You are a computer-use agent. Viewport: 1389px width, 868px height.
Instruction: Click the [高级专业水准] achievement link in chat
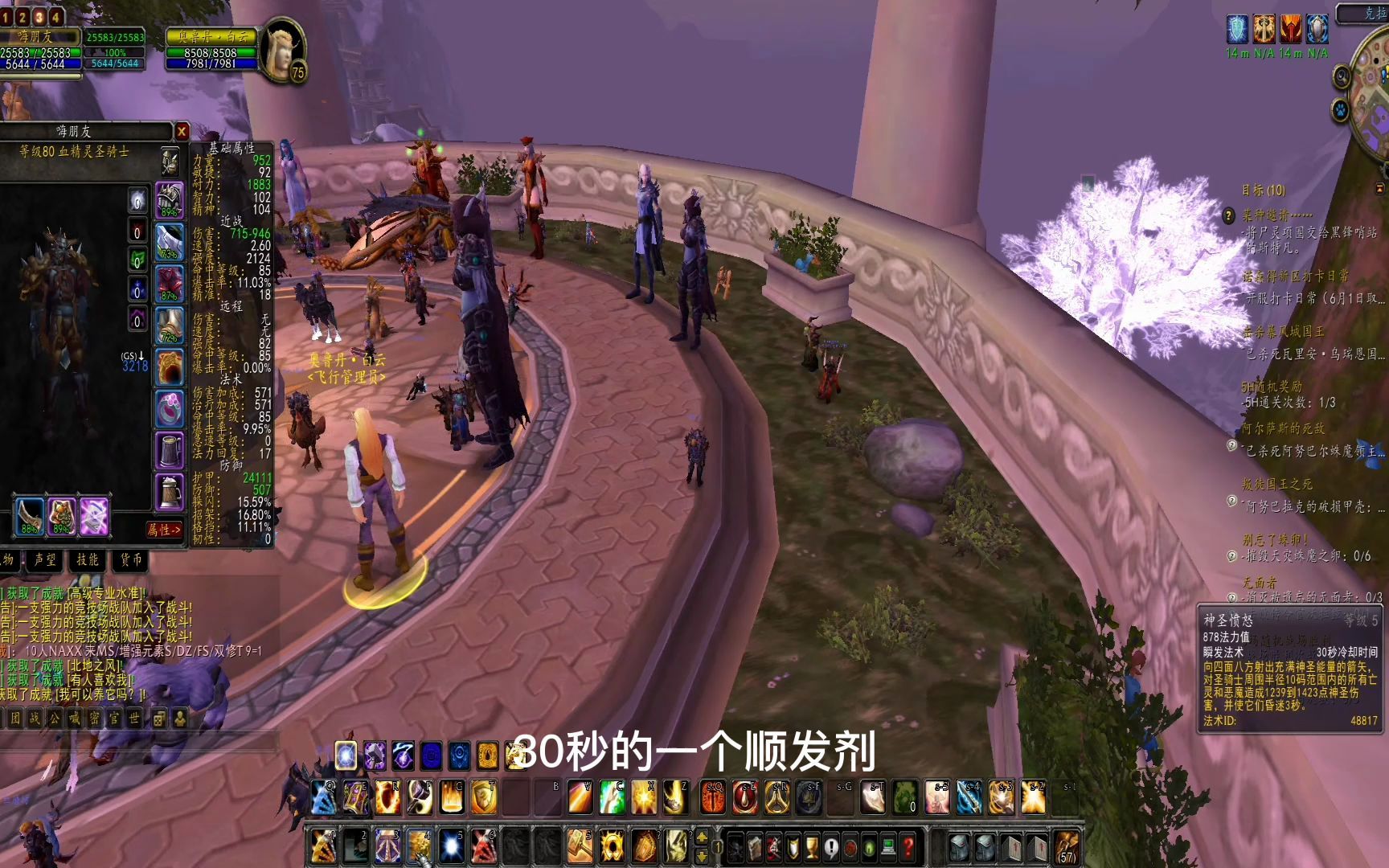pos(106,594)
